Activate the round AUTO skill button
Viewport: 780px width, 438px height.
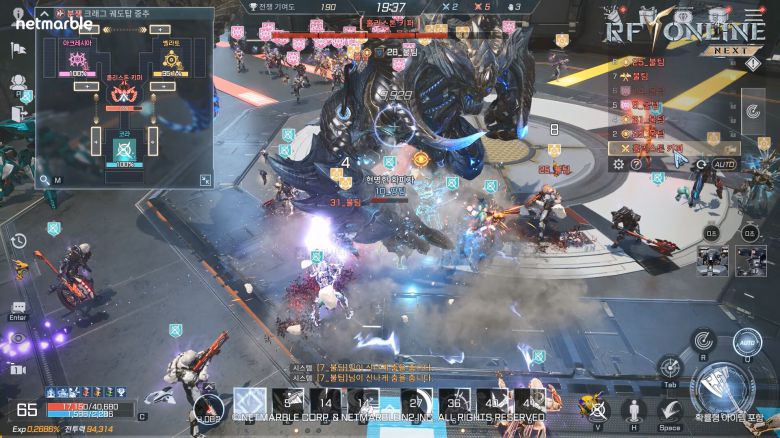pos(748,343)
